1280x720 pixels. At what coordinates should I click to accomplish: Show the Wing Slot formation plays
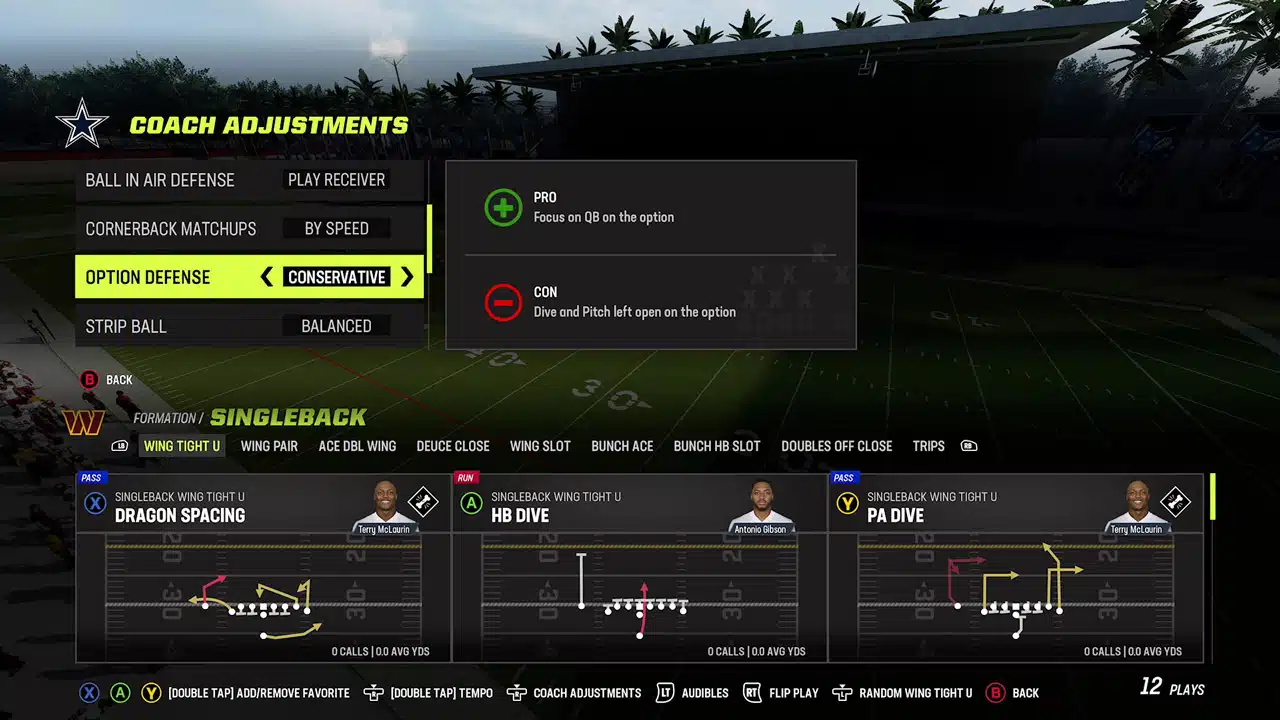[540, 446]
